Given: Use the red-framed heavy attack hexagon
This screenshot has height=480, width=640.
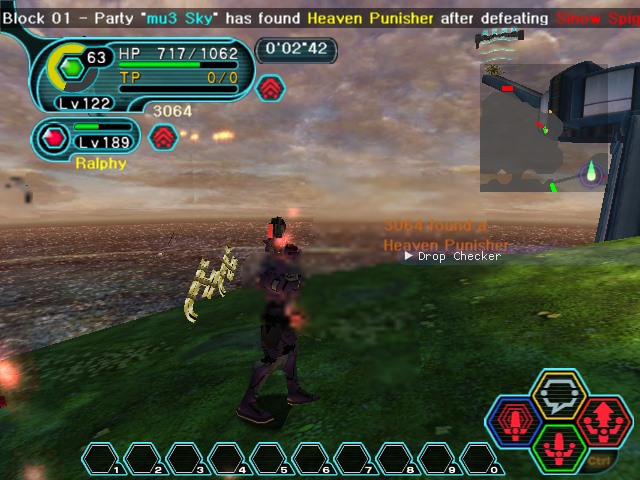Looking at the screenshot, I should pos(604,421).
